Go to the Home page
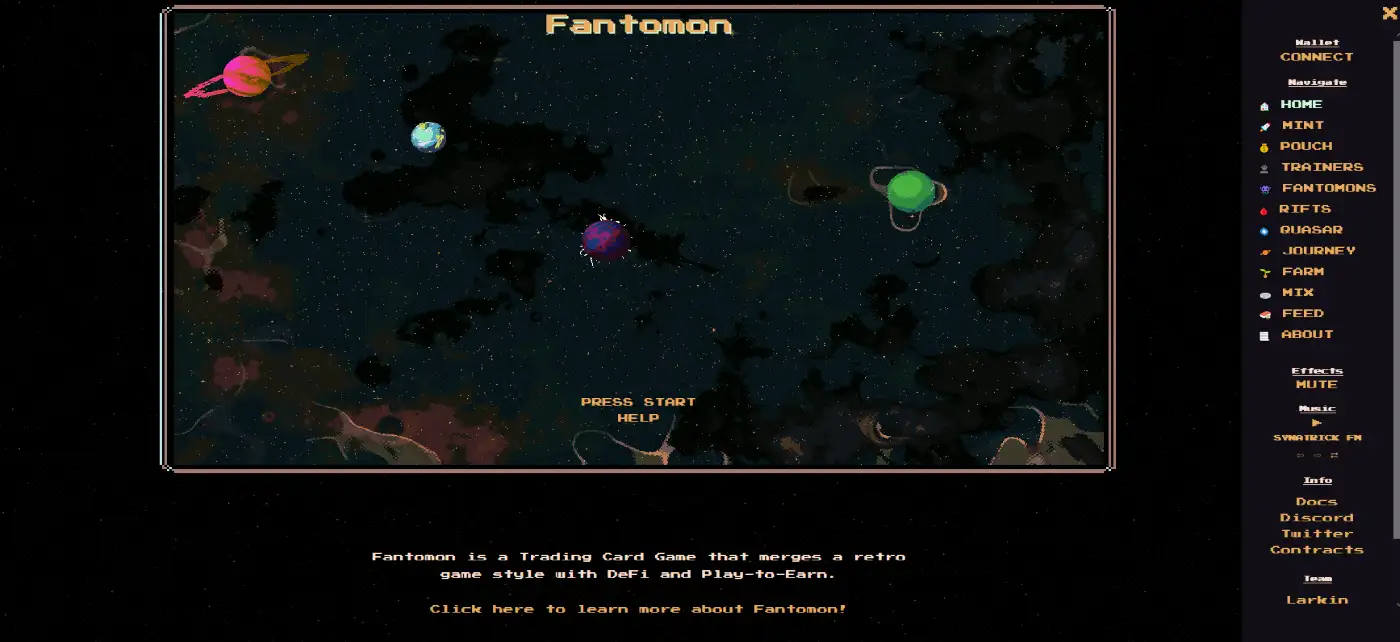Screen dimensions: 1400x642 [x=1301, y=104]
